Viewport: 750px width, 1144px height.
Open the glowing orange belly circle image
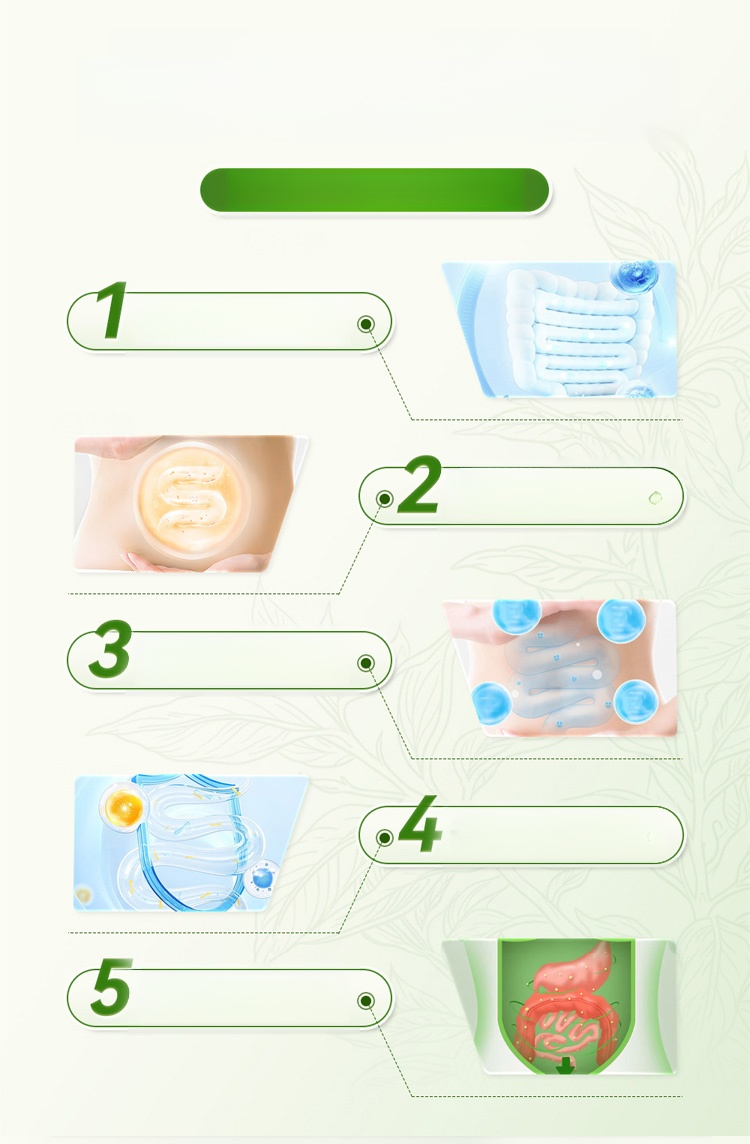click(x=190, y=503)
